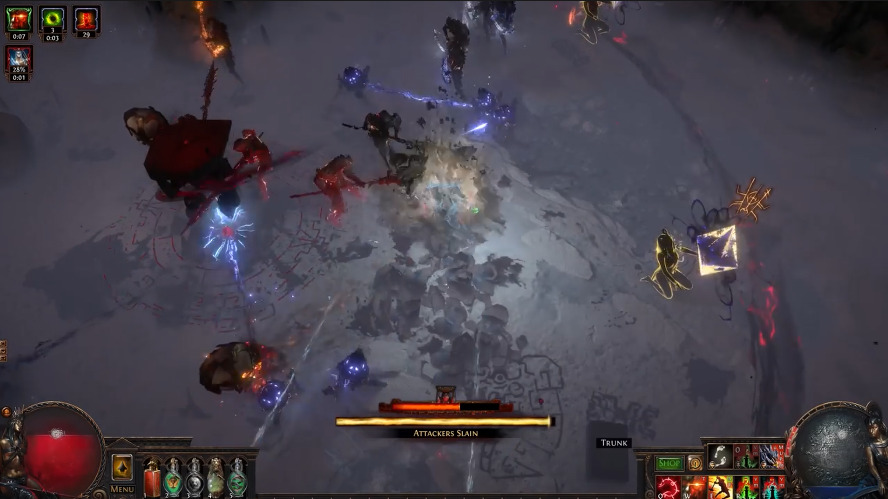
Task: Use the green flask in slot 5
Action: (x=237, y=476)
